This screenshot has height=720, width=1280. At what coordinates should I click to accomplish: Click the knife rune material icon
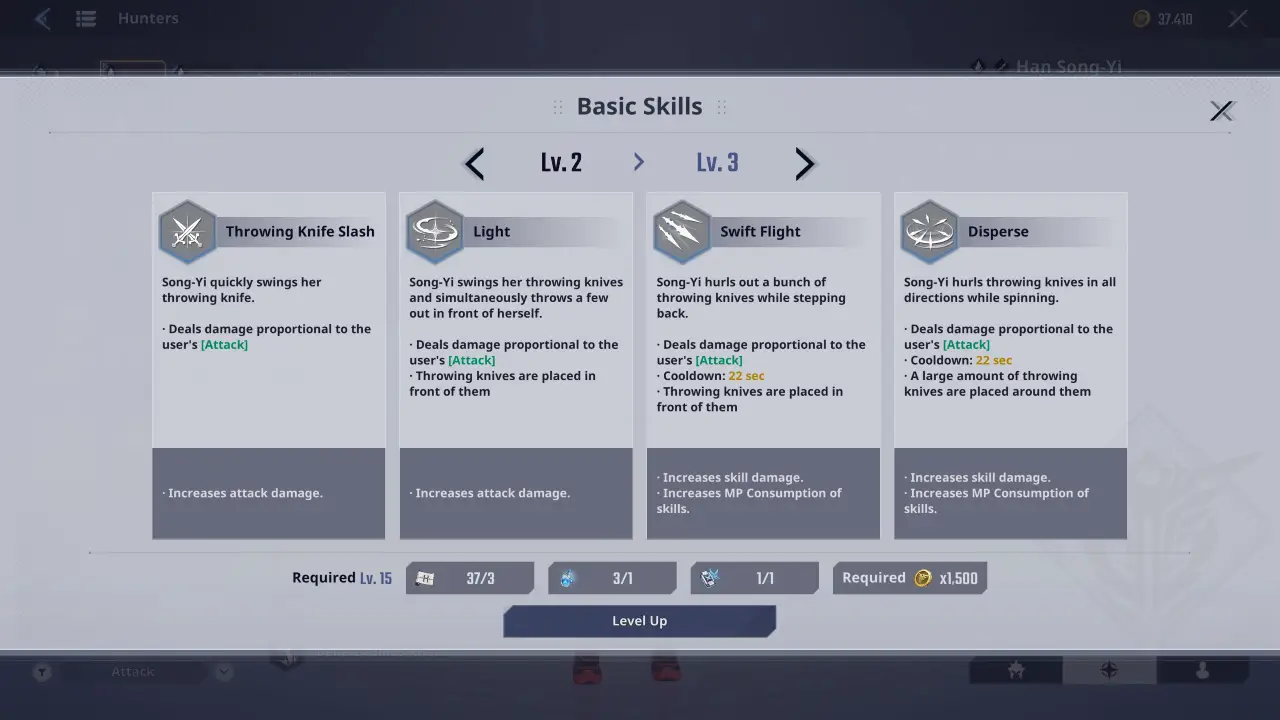(709, 577)
